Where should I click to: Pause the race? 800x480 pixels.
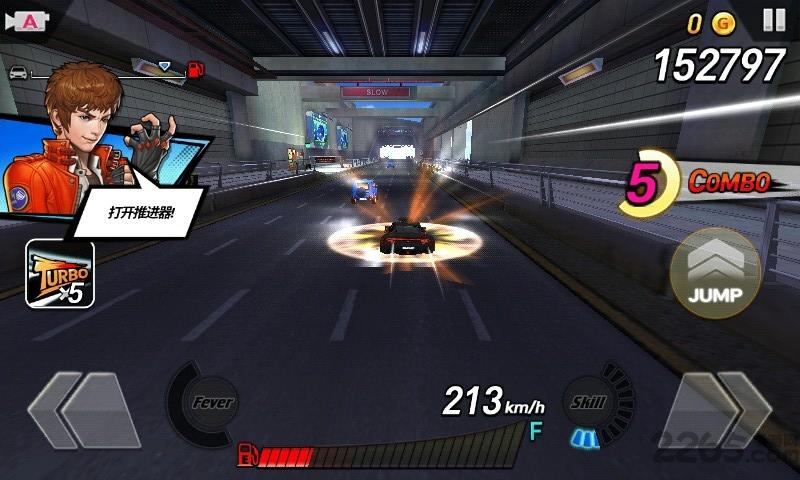click(773, 20)
